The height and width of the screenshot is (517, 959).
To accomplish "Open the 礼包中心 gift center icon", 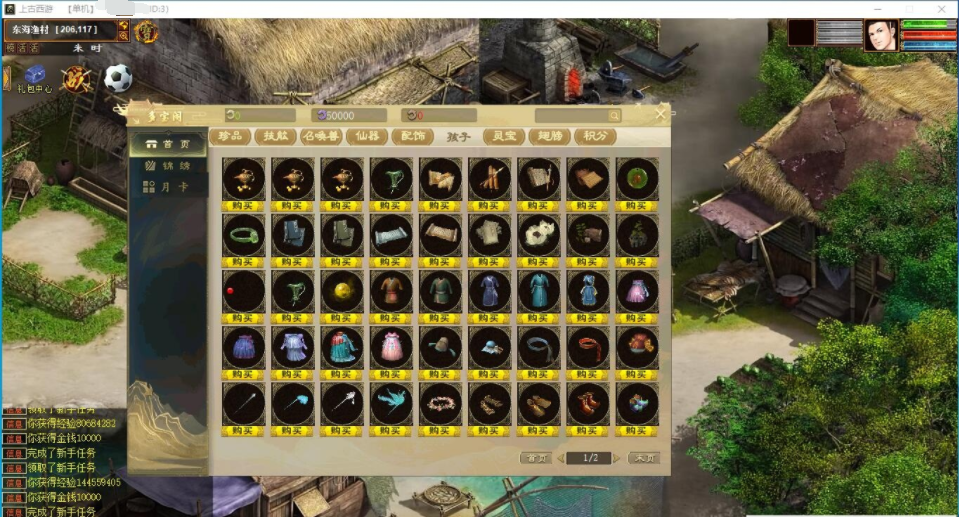I will click(35, 78).
